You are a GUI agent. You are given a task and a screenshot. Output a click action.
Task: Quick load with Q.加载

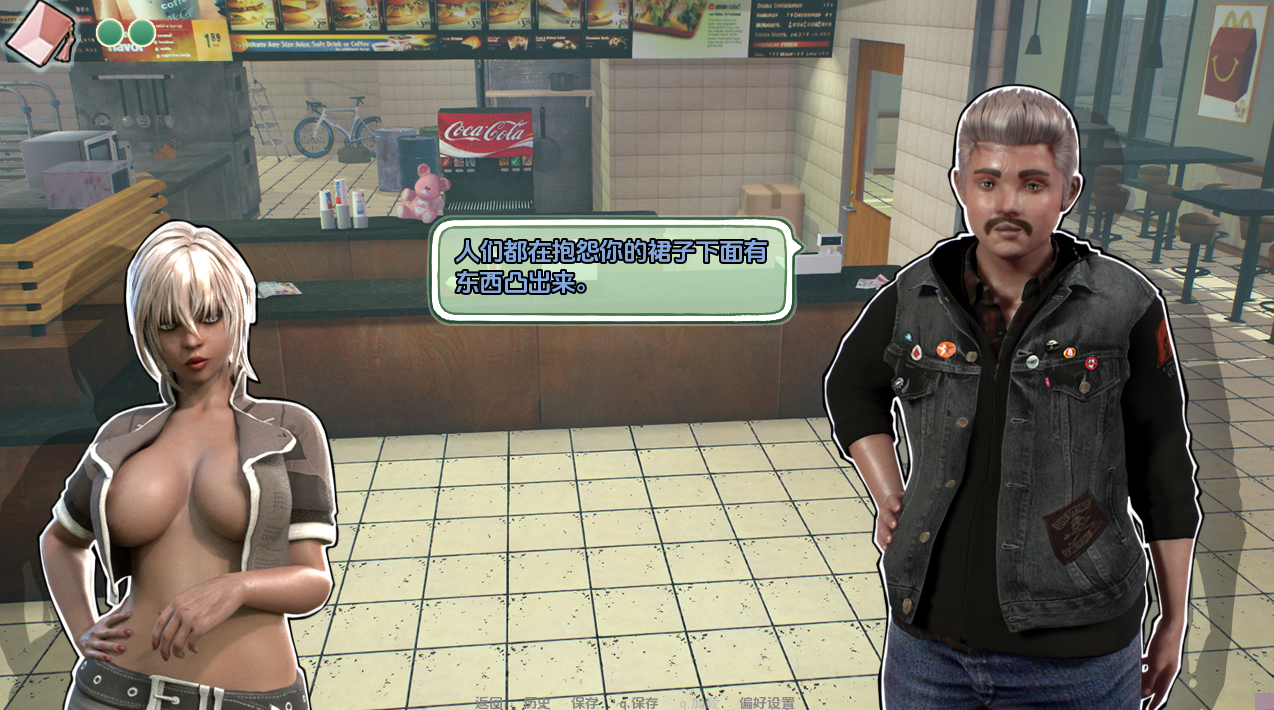tap(700, 703)
